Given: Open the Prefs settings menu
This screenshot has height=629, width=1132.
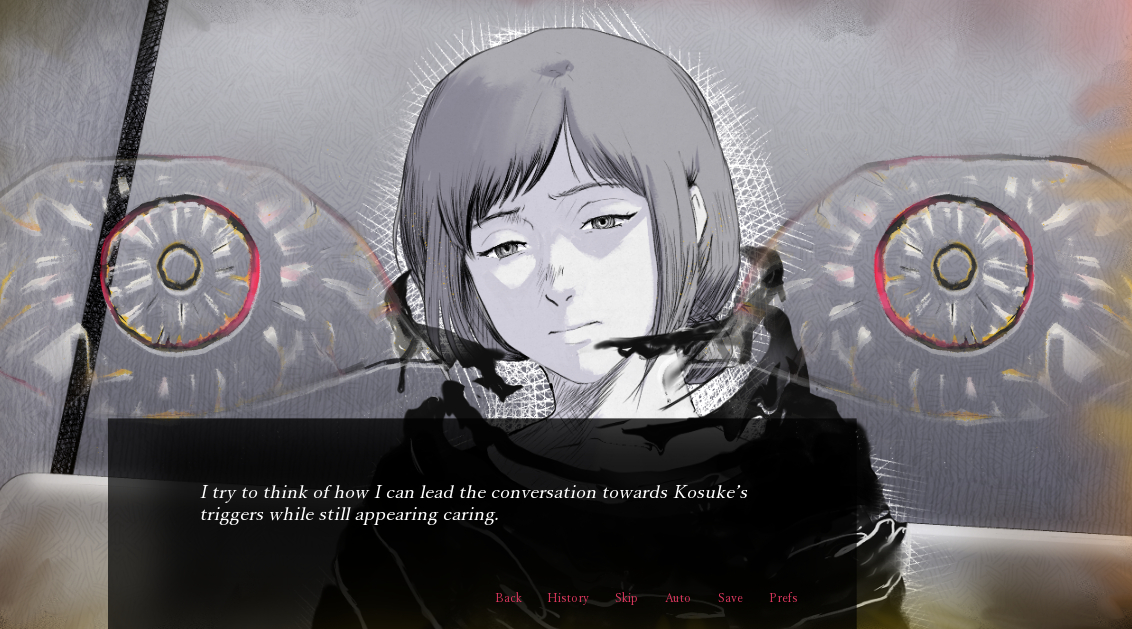Looking at the screenshot, I should 783,598.
